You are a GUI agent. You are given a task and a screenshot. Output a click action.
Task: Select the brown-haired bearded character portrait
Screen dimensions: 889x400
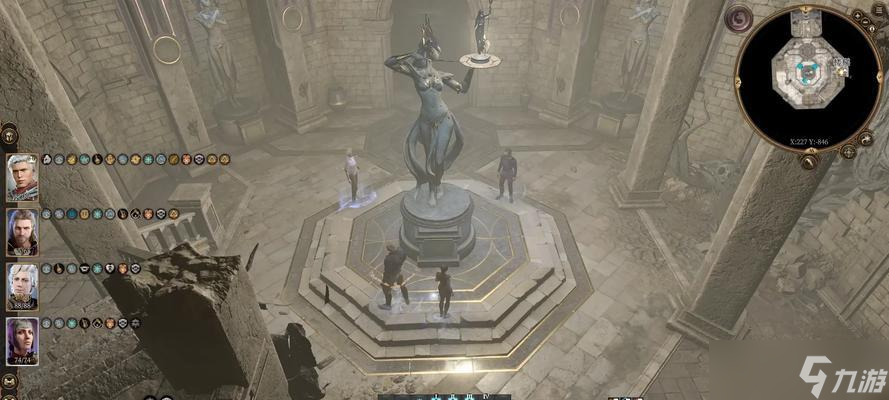click(x=22, y=232)
